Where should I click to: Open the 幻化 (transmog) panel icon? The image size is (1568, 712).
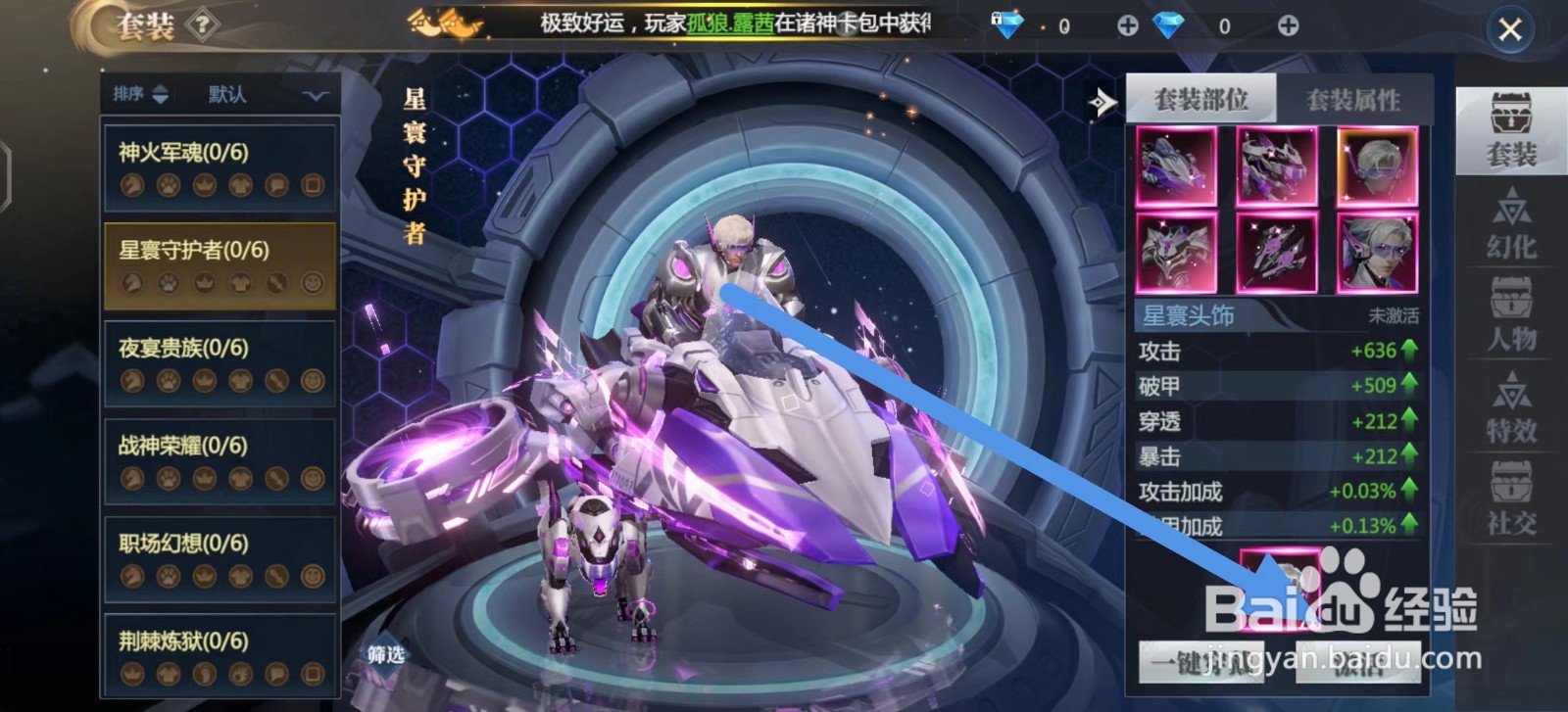1514,215
